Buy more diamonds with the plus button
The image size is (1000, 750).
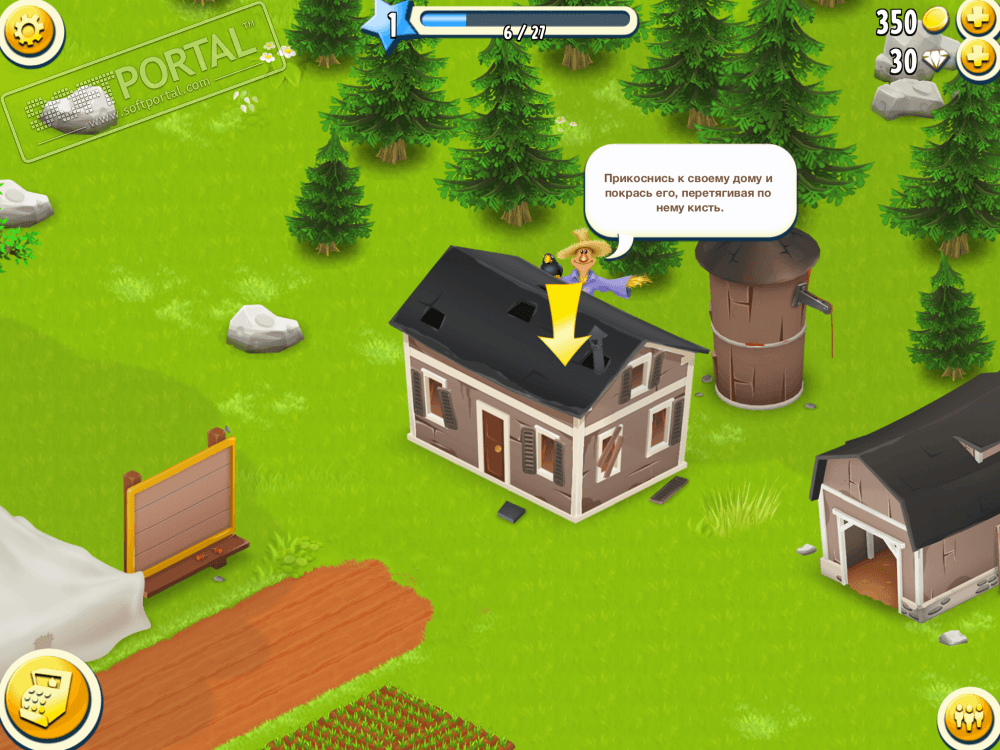[x=976, y=59]
